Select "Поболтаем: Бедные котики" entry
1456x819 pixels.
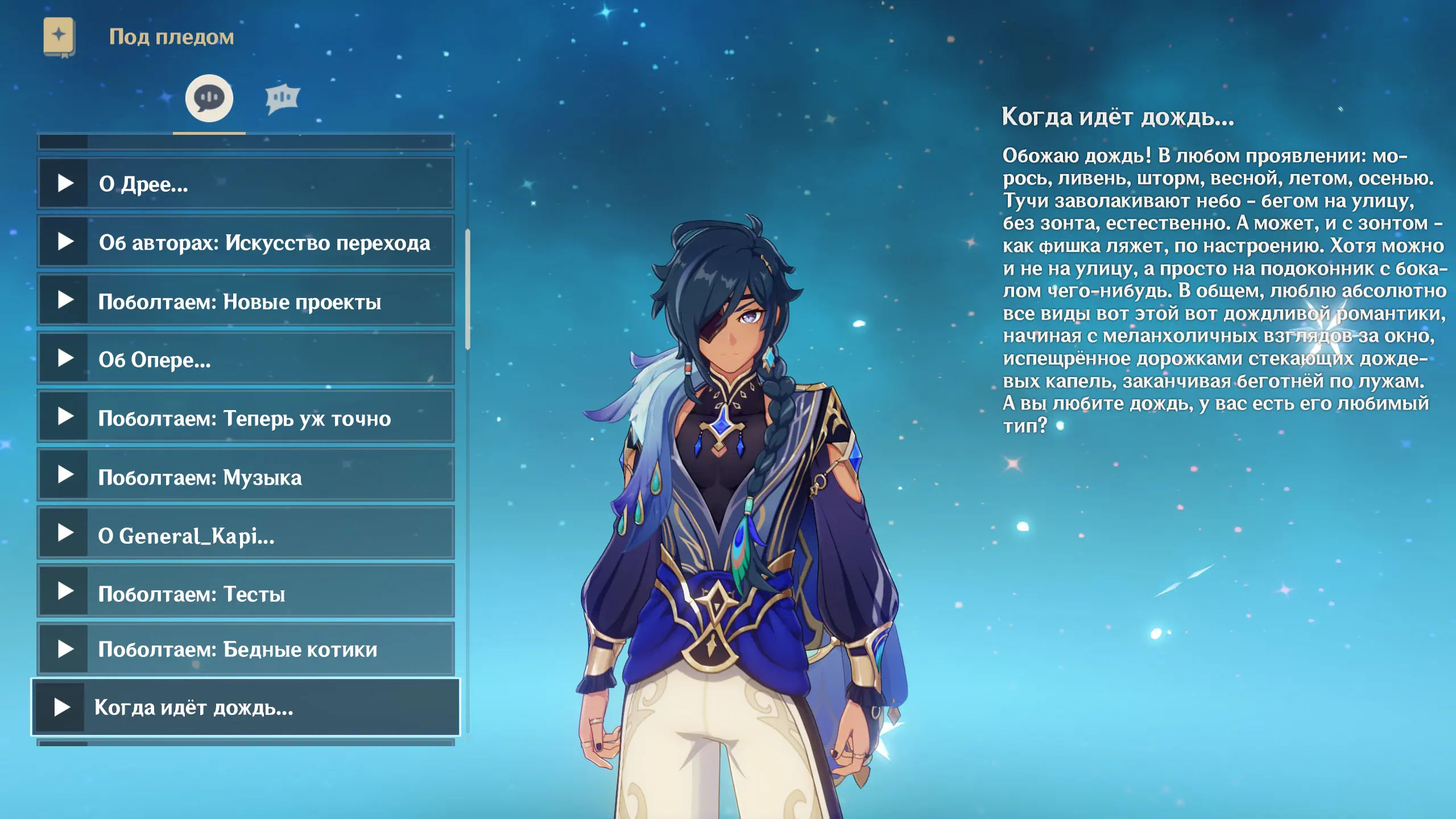tap(246, 649)
